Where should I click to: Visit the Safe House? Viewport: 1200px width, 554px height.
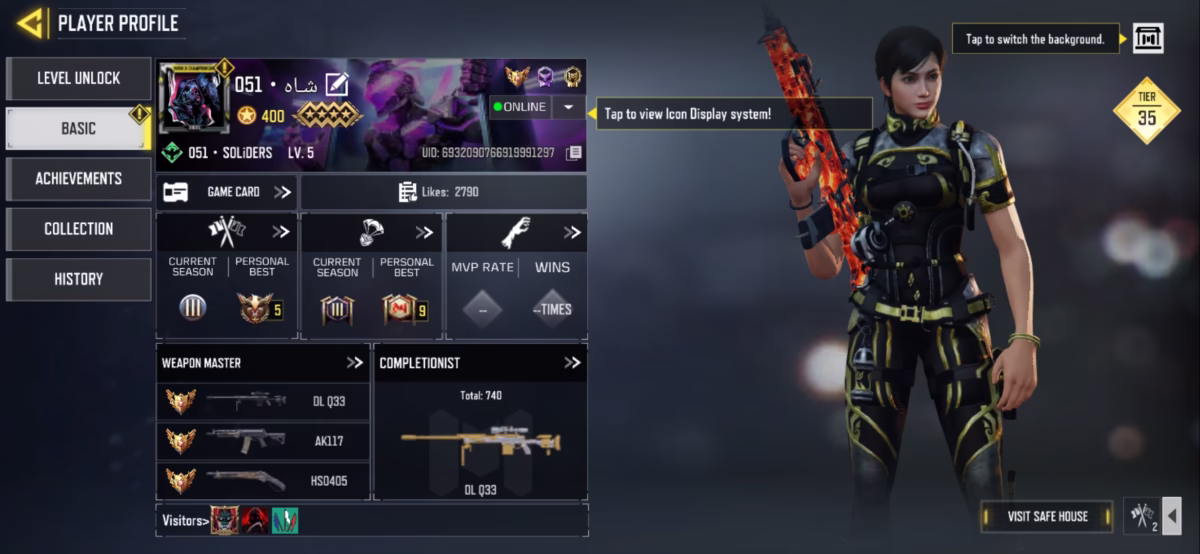1046,516
